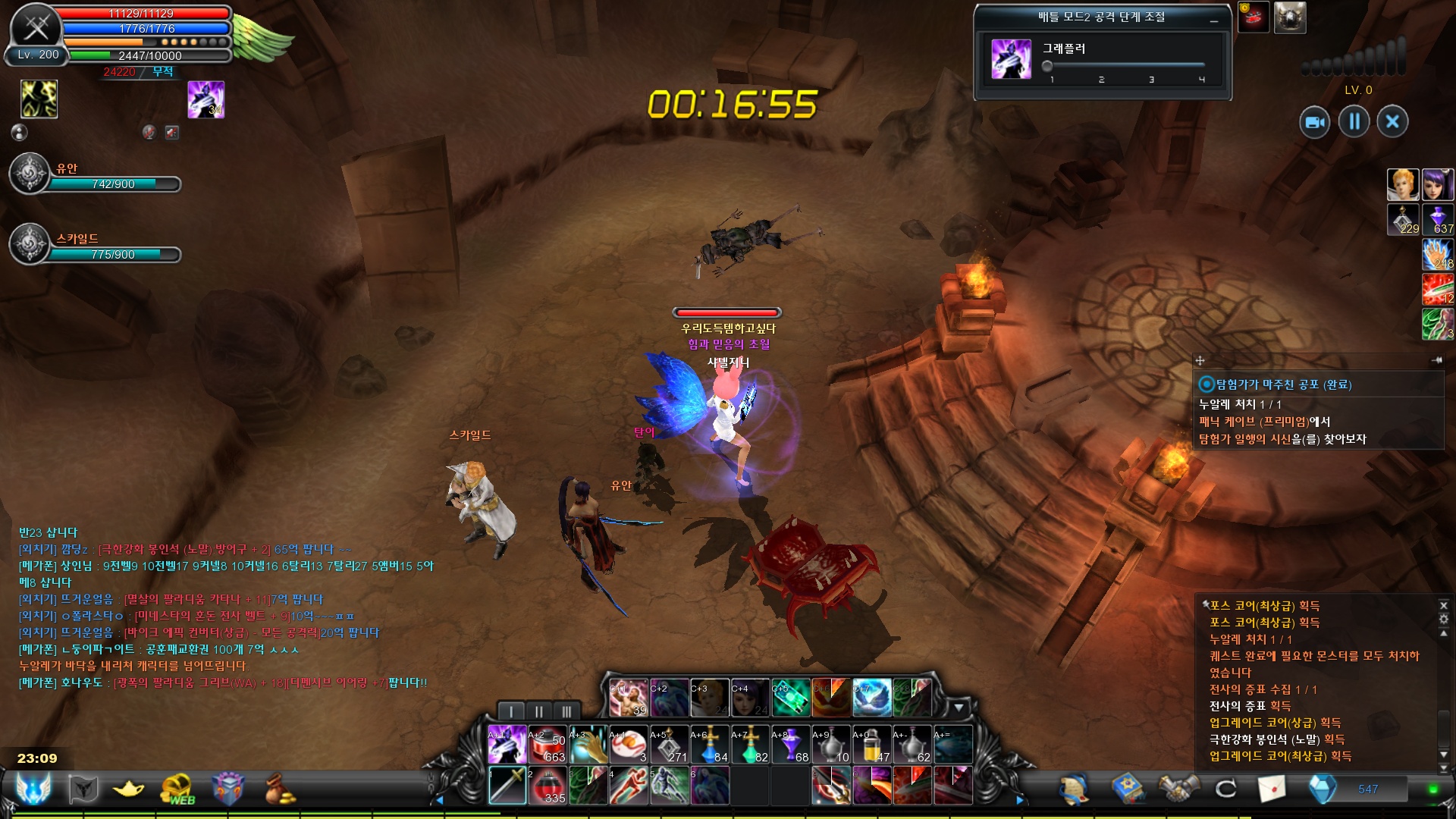Use the blue cross potion with 84 count
Image resolution: width=1456 pixels, height=819 pixels.
coord(710,745)
